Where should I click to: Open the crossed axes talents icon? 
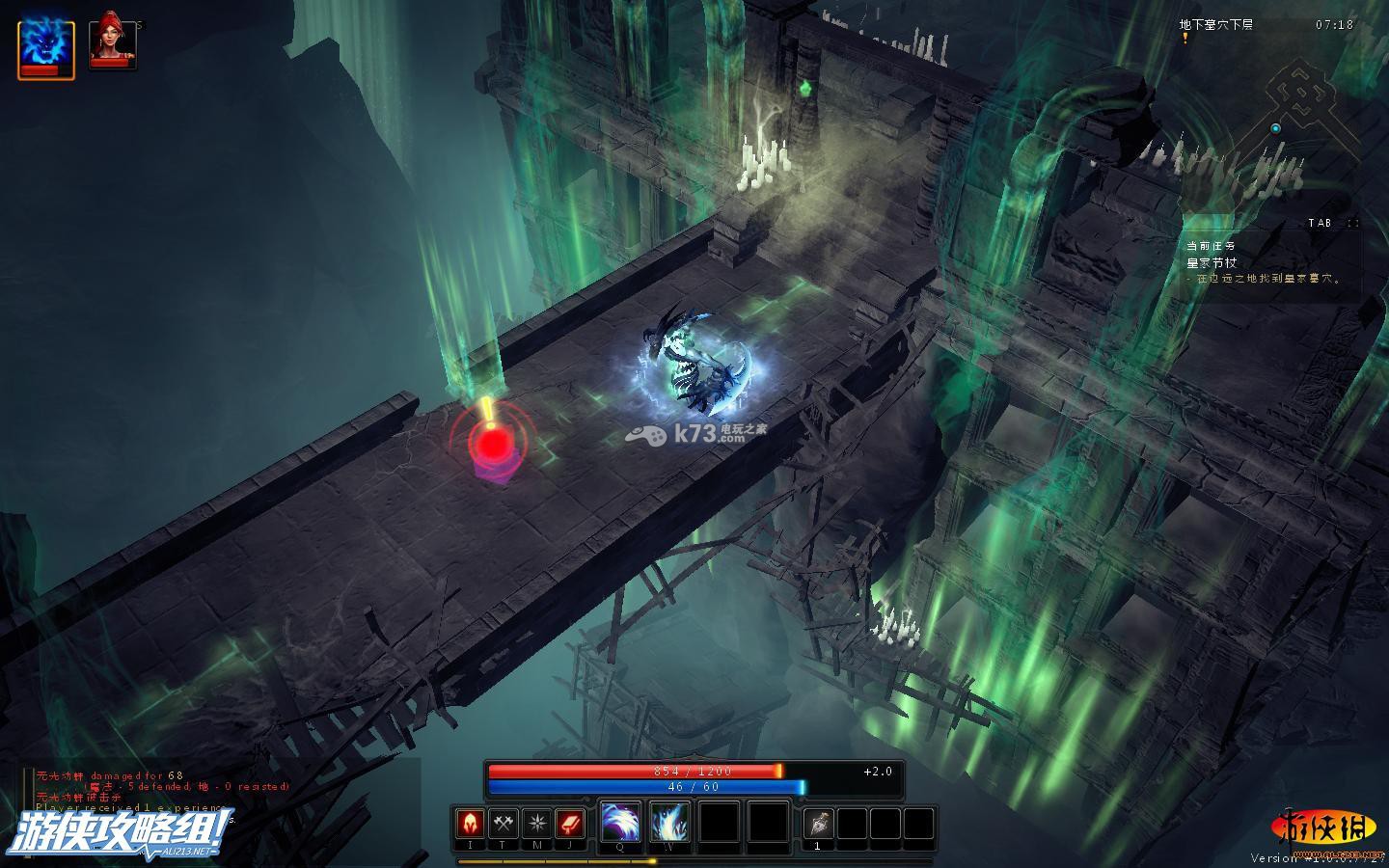pos(504,824)
